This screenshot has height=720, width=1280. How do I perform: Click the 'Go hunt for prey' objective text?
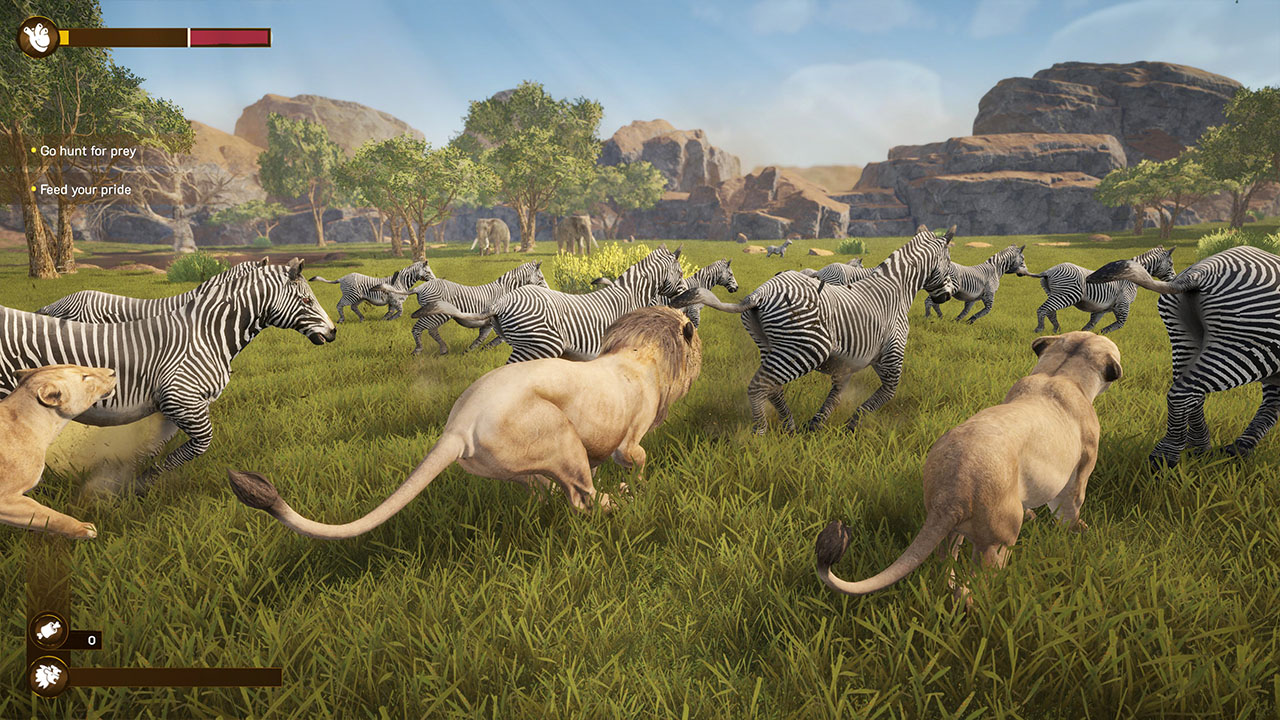(x=88, y=152)
